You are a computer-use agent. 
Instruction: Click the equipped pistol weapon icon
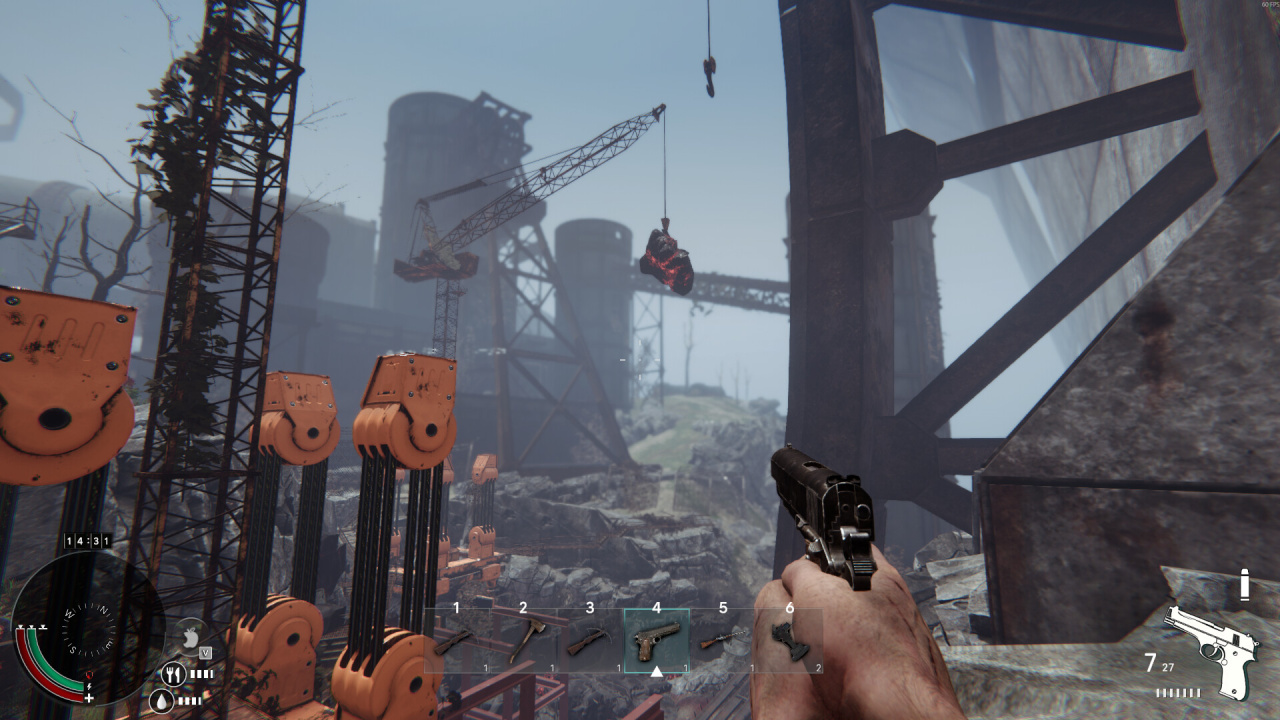(1212, 648)
